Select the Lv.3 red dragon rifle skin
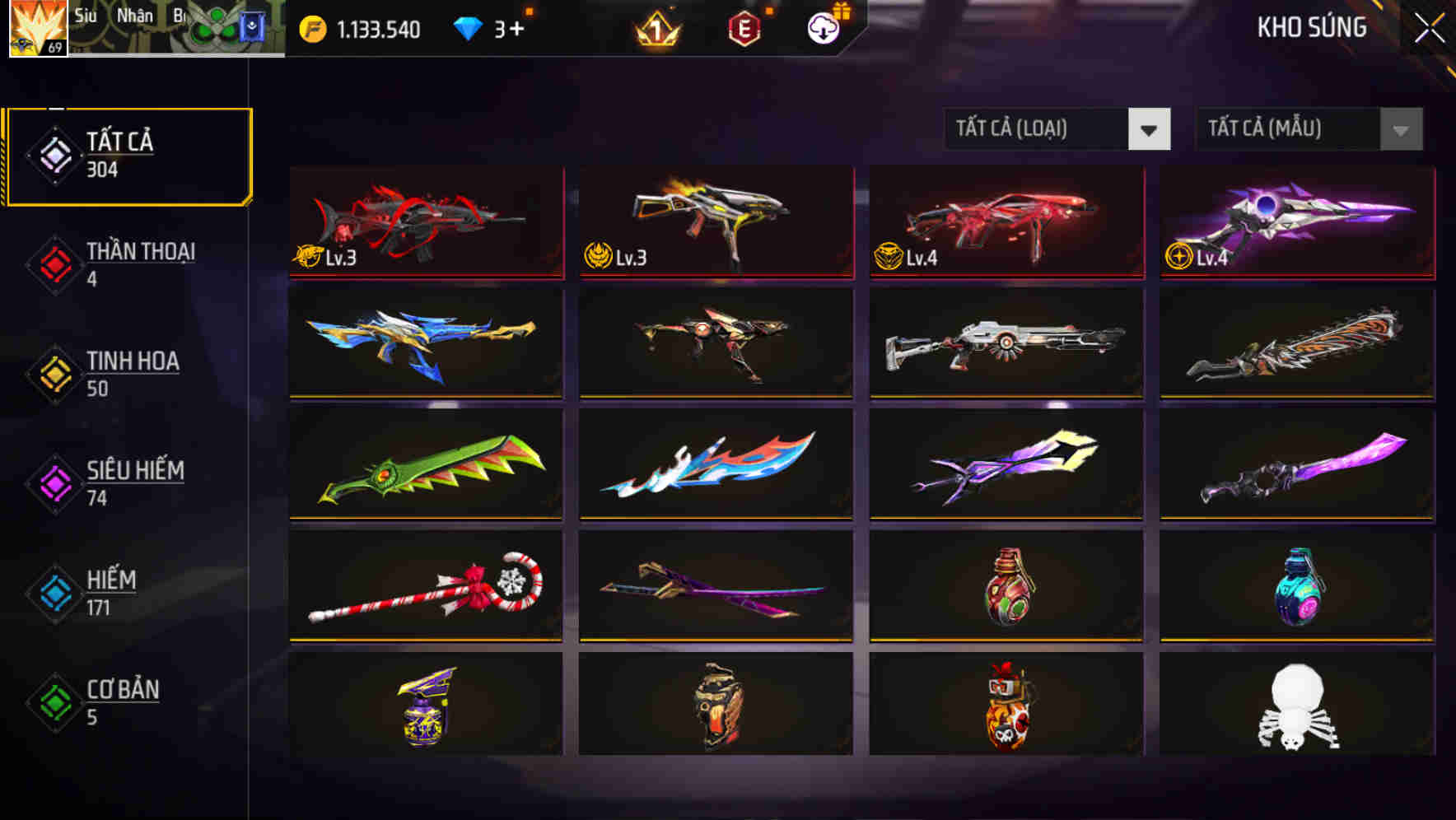This screenshot has width=1456, height=820. pyautogui.click(x=425, y=222)
